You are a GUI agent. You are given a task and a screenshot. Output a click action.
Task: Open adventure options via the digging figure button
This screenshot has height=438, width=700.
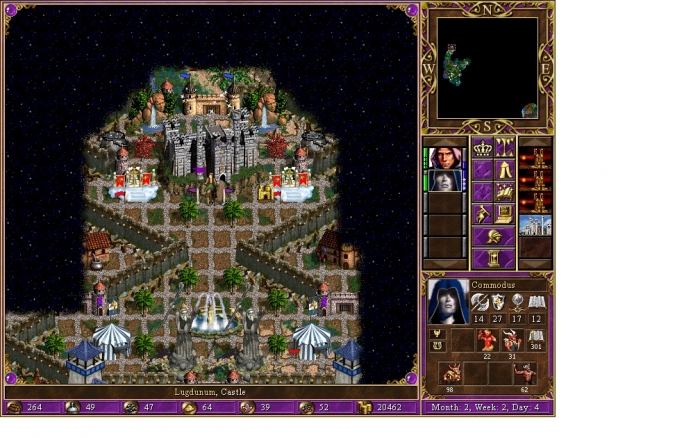pos(483,213)
